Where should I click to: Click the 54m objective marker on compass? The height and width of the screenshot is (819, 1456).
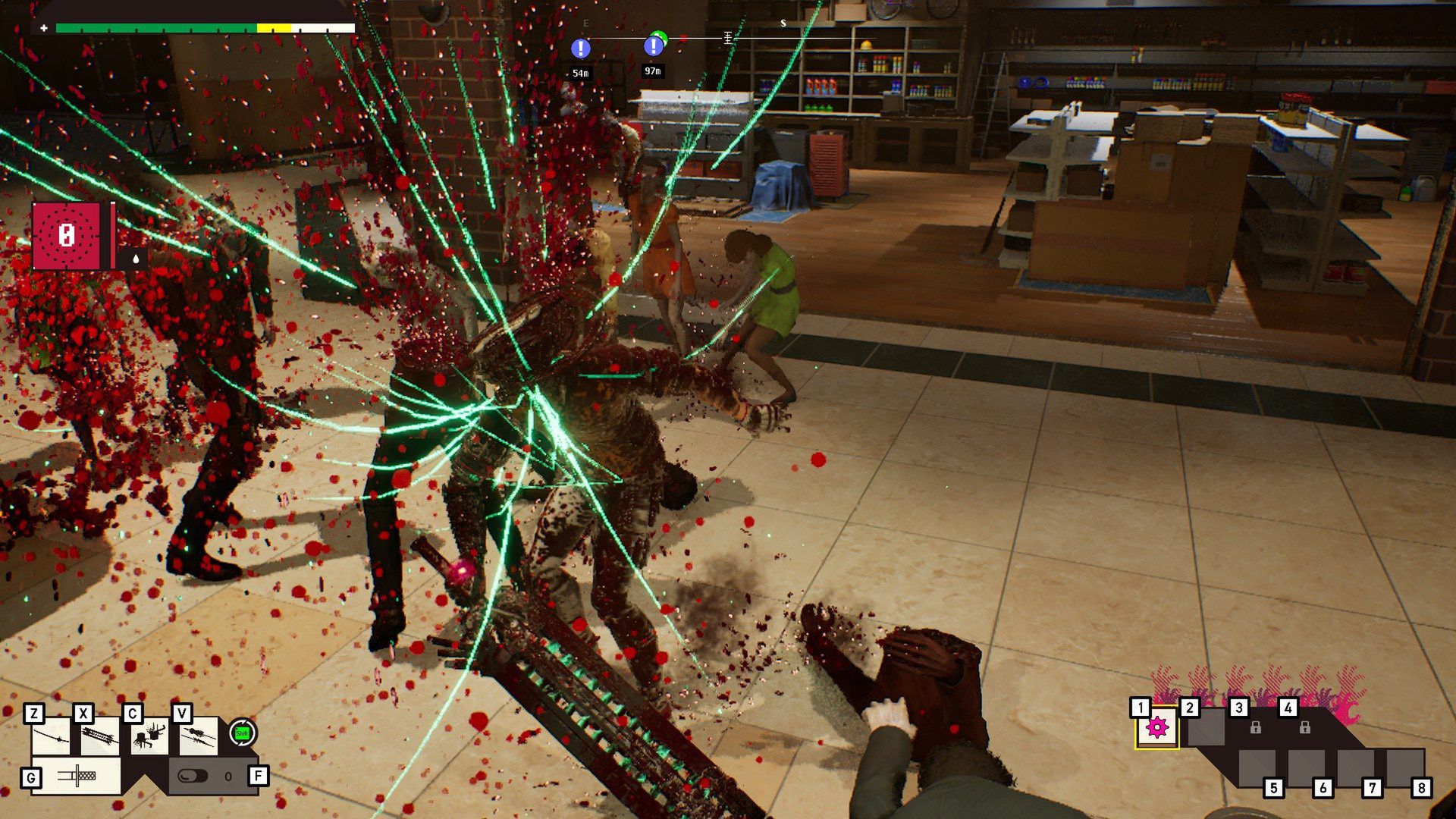click(x=580, y=49)
